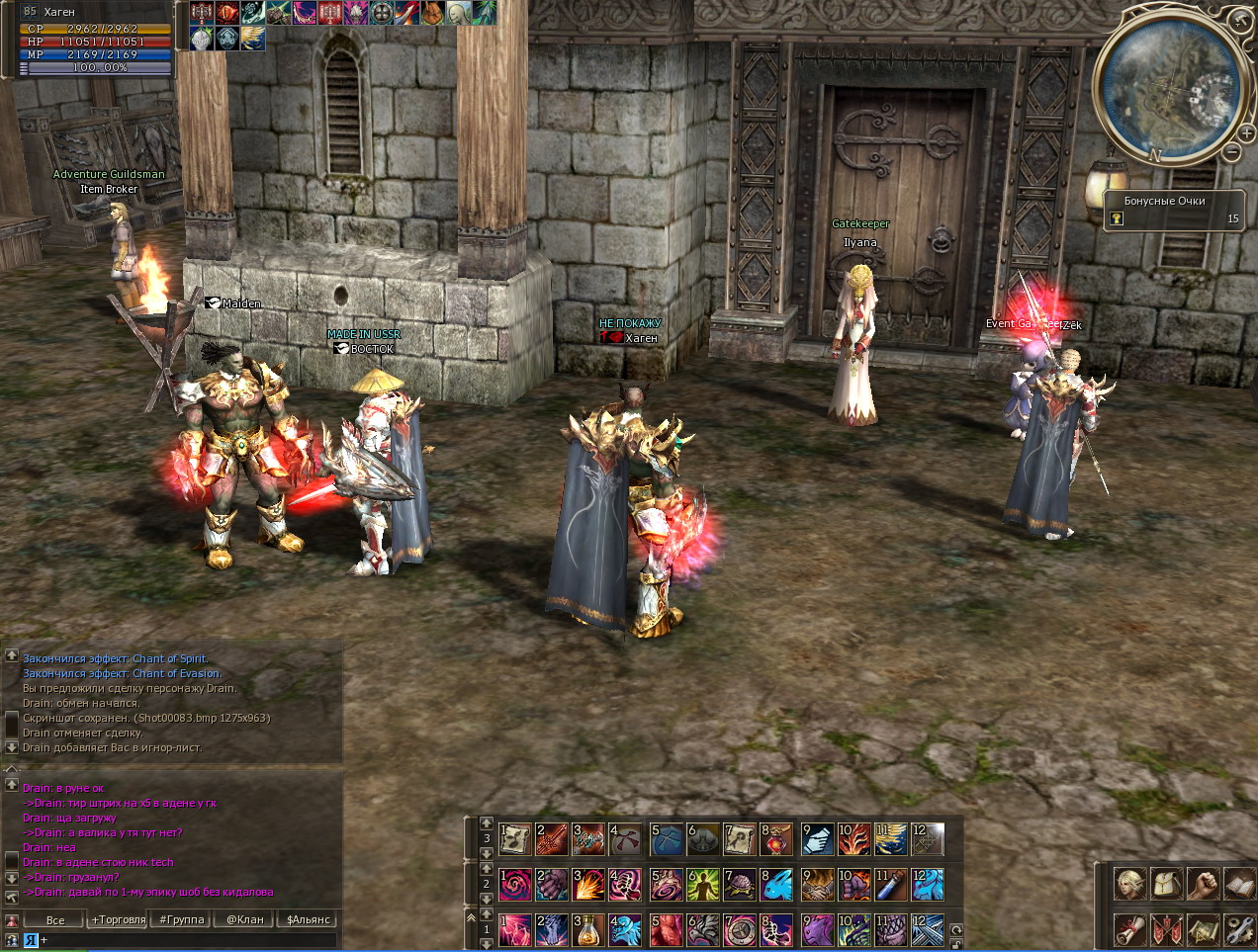Open the skills book
1258x952 pixels.
pos(1238,884)
